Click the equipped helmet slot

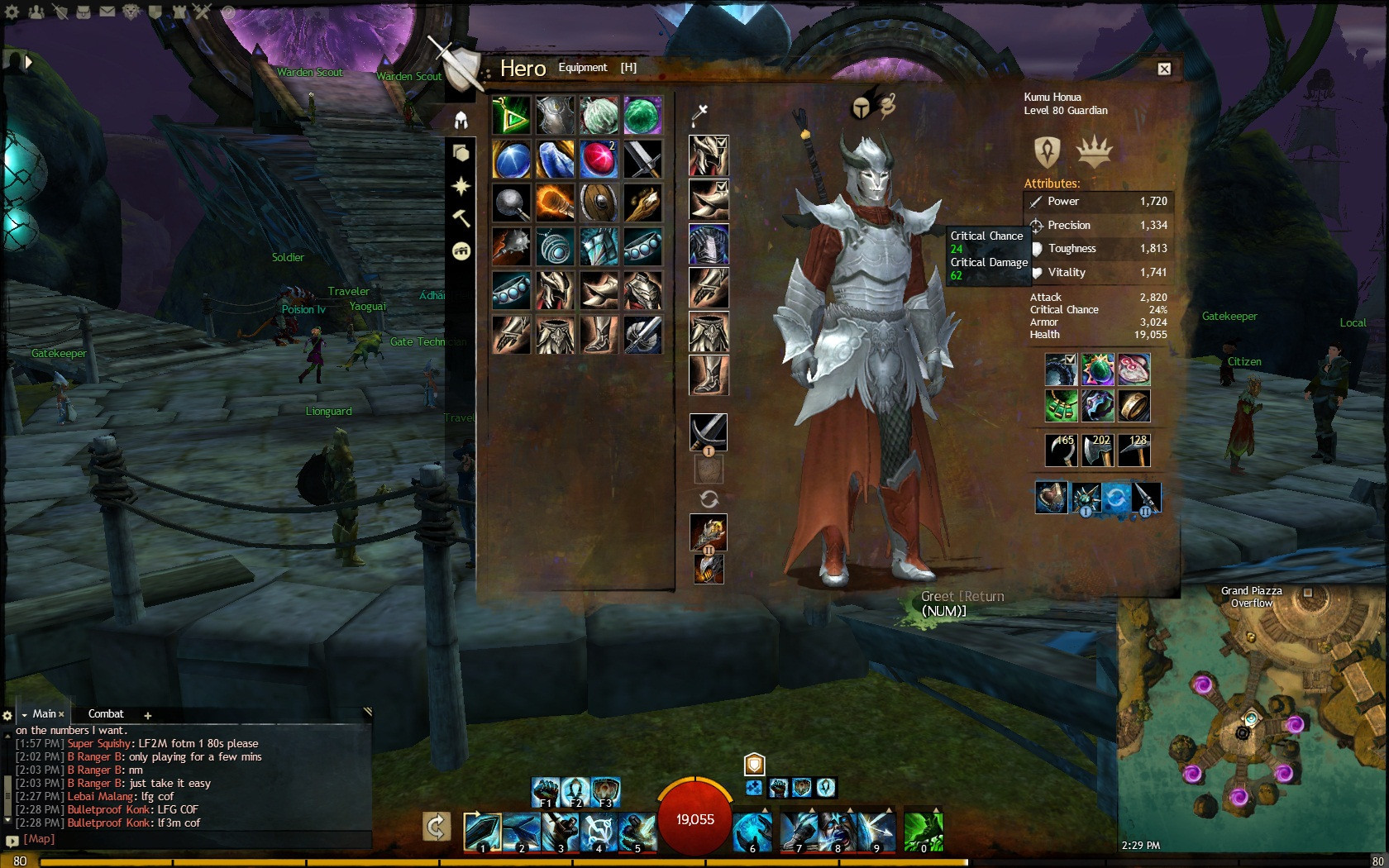[x=709, y=156]
